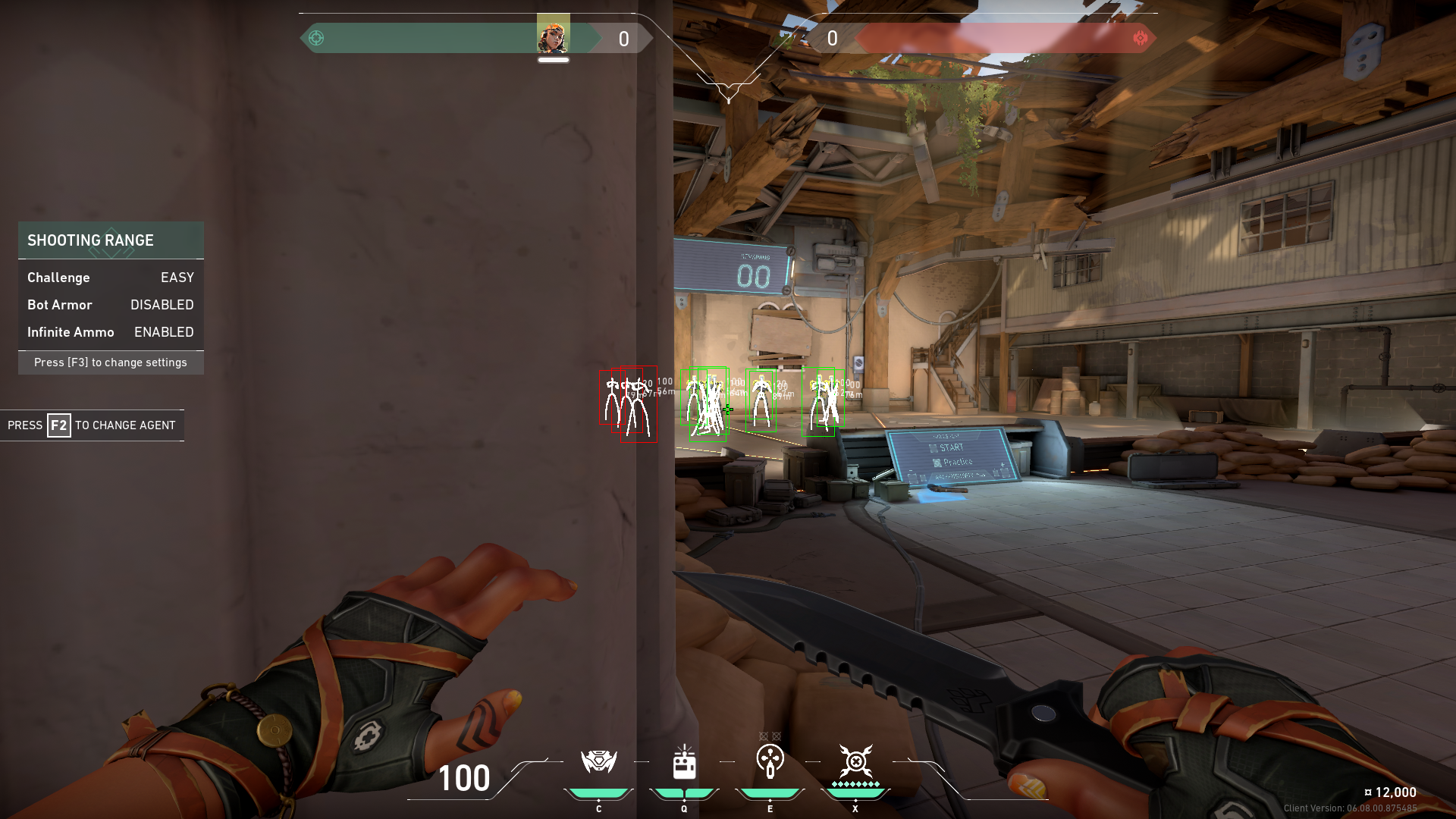The image size is (1456, 819).
Task: Activate the Boom Bot ability icon
Action: coord(598,761)
